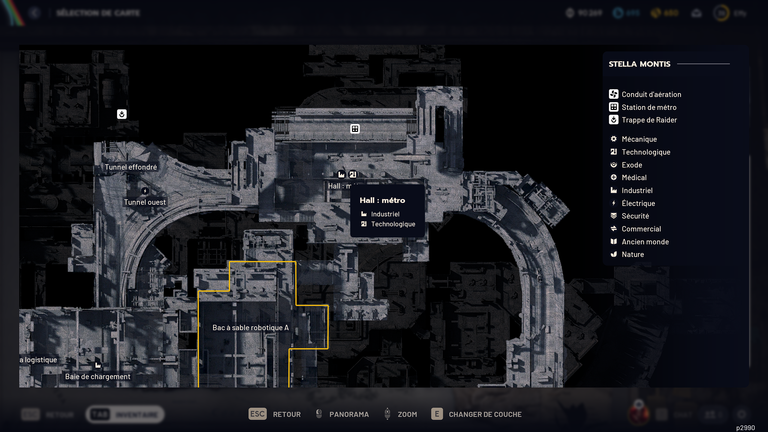Select the Conduit d'aération legend entry

(650, 94)
